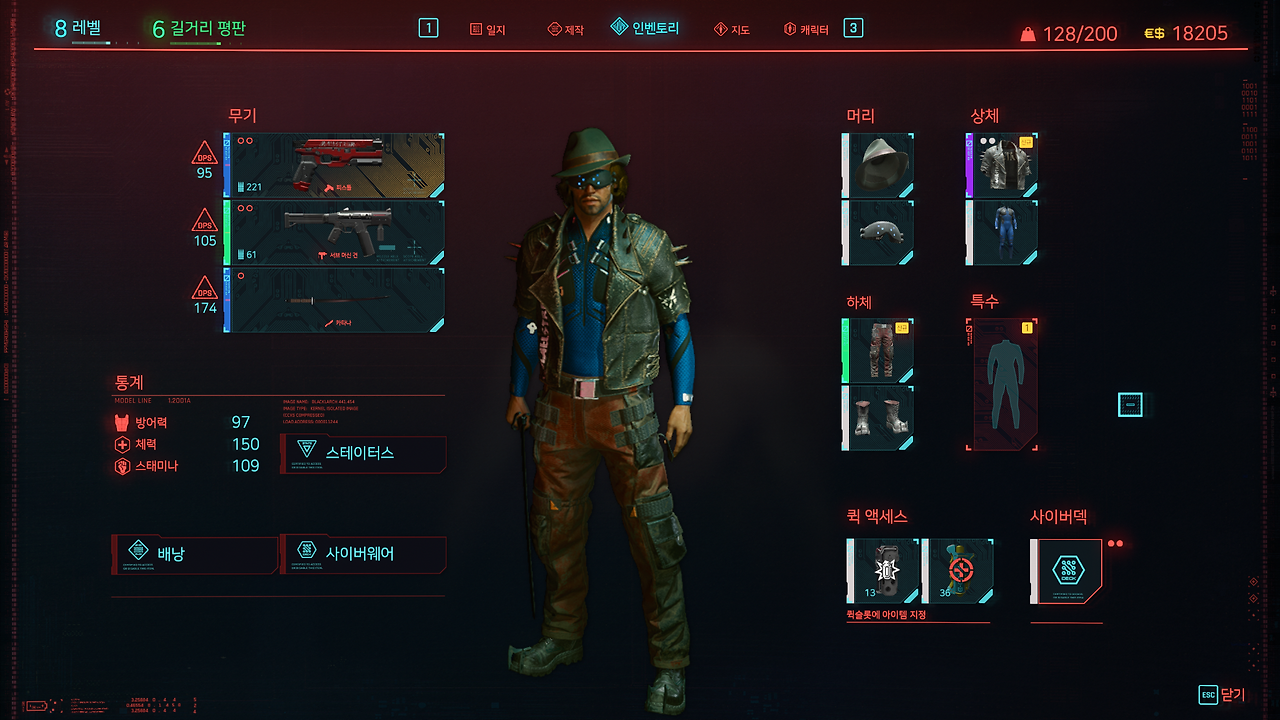Image resolution: width=1280 pixels, height=720 pixels.
Task: Open the Status (스테이터스) panel
Action: coord(363,453)
